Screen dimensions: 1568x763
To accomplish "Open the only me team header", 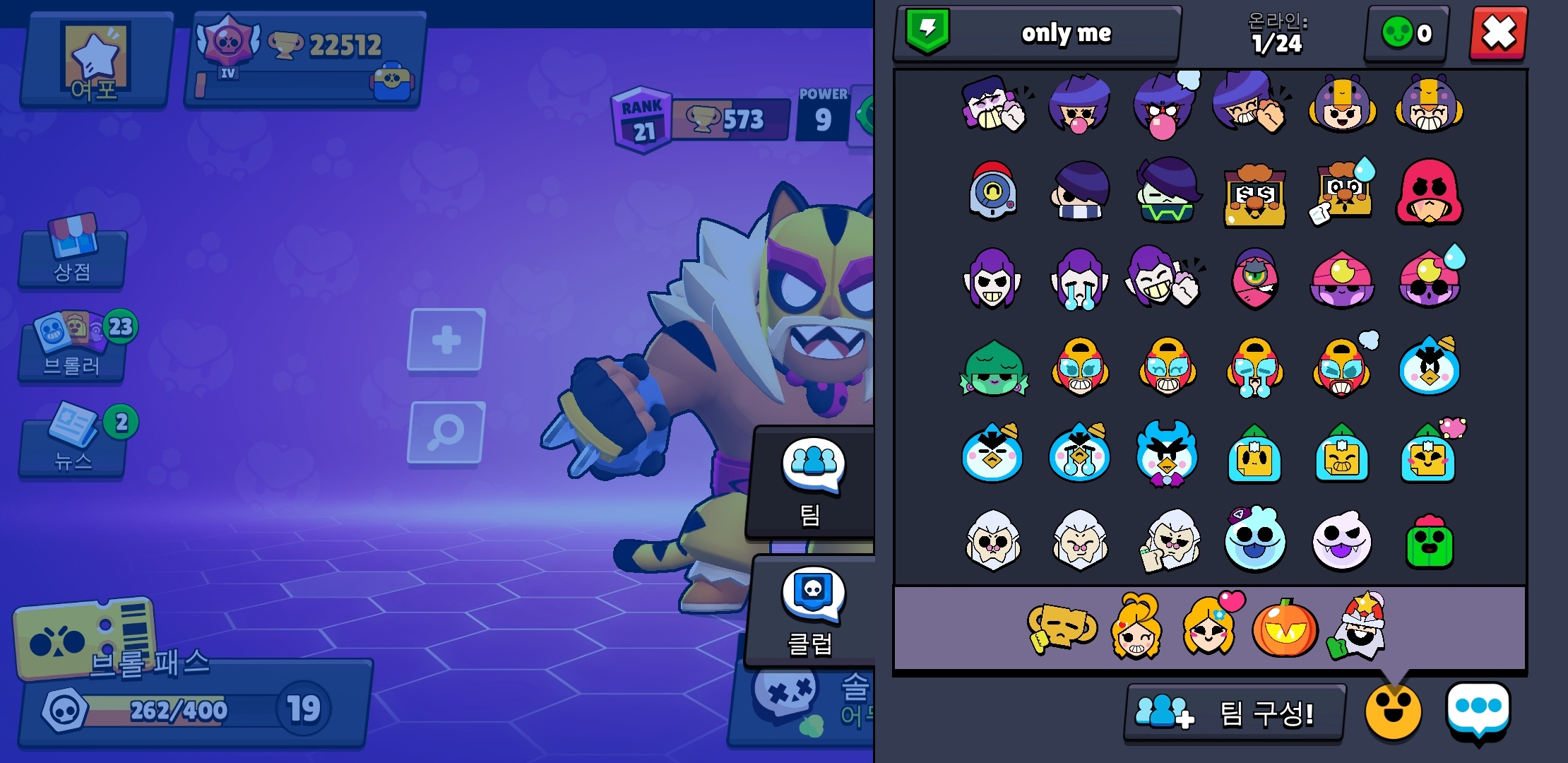I will coord(1037,33).
